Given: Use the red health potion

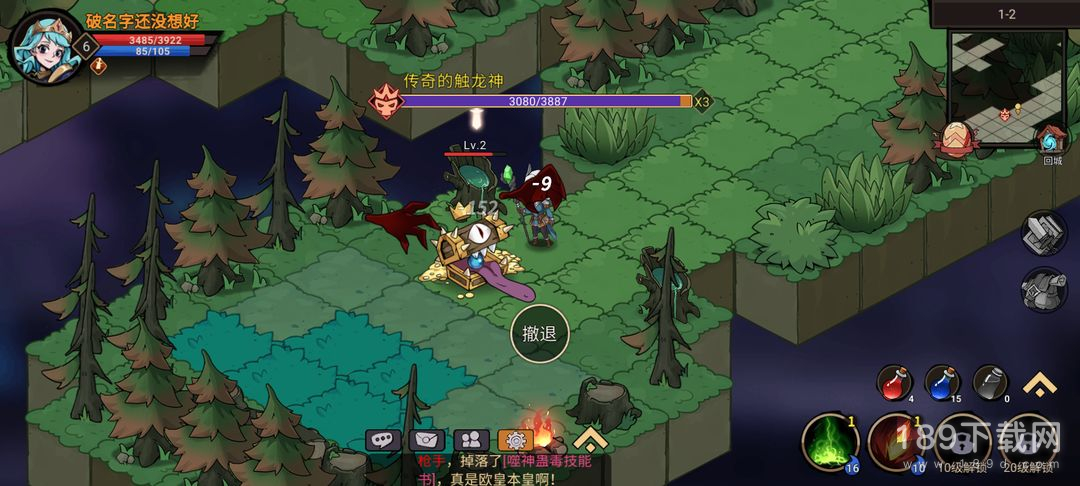Looking at the screenshot, I should [x=895, y=383].
